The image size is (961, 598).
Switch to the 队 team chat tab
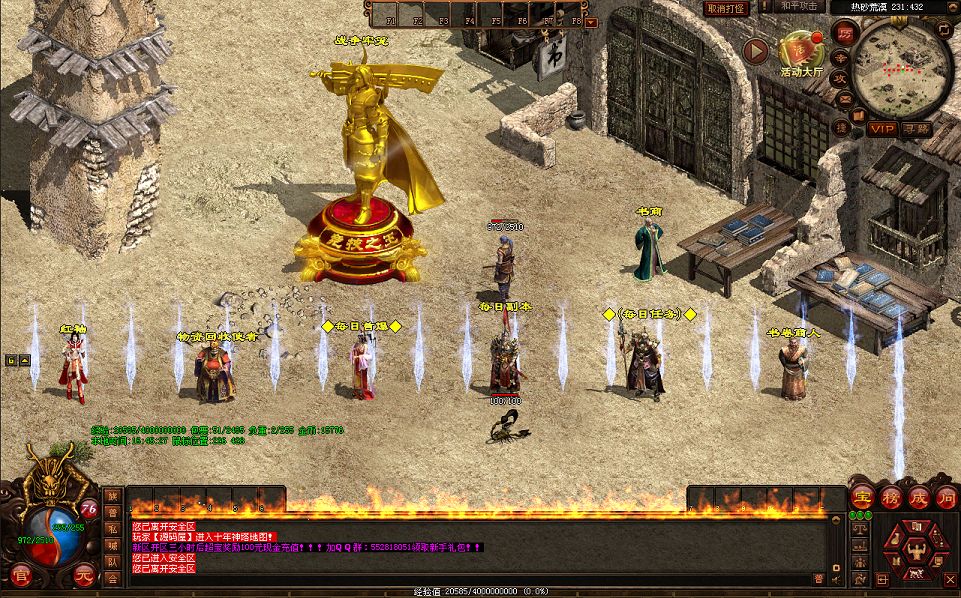click(x=113, y=561)
